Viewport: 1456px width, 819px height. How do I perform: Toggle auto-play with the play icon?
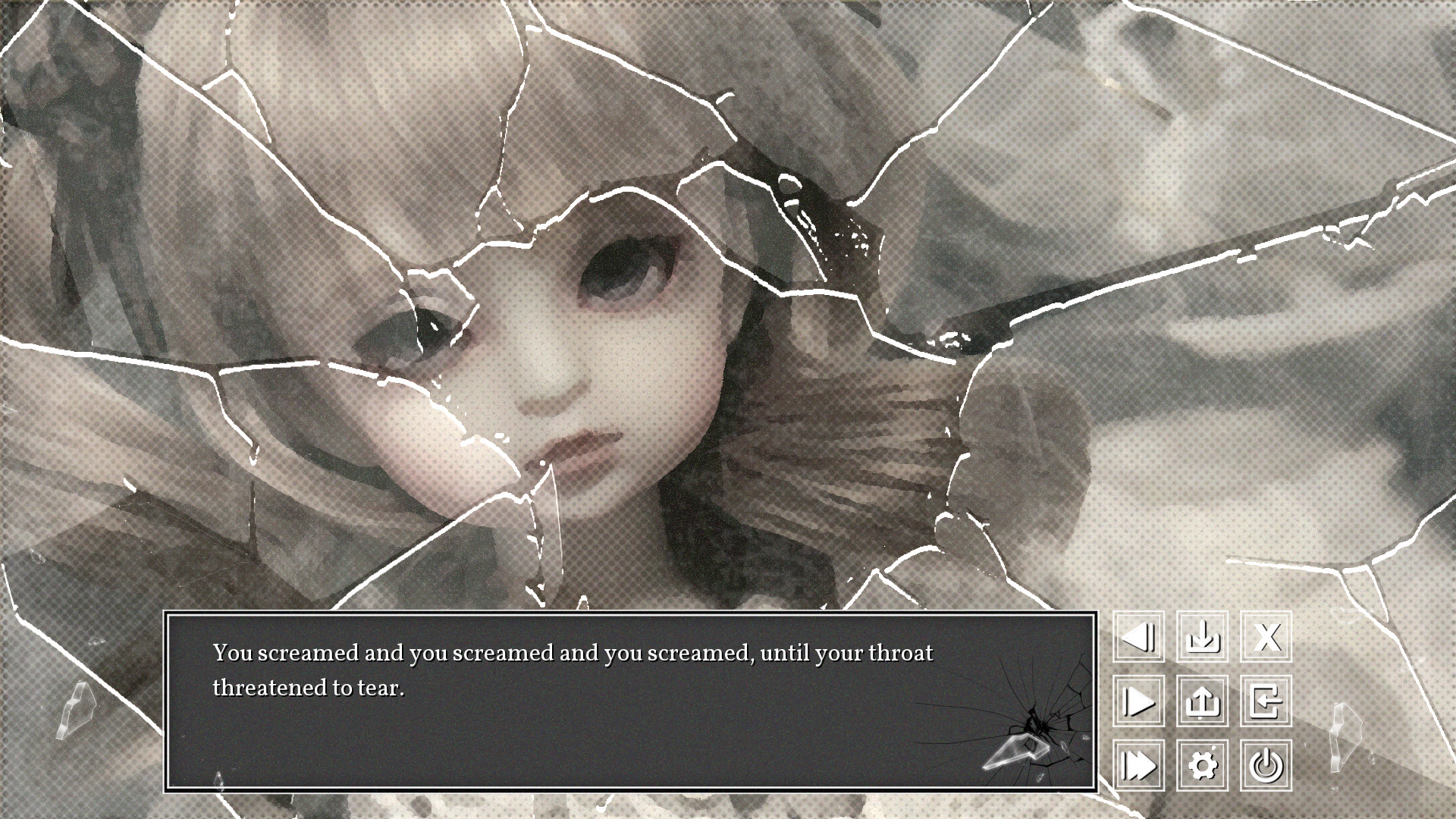[x=1138, y=702]
